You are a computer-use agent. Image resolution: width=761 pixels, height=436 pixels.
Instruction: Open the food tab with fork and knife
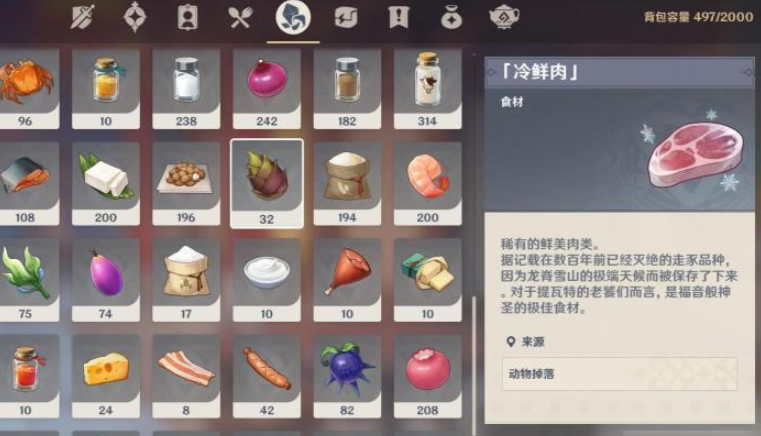[x=239, y=18]
